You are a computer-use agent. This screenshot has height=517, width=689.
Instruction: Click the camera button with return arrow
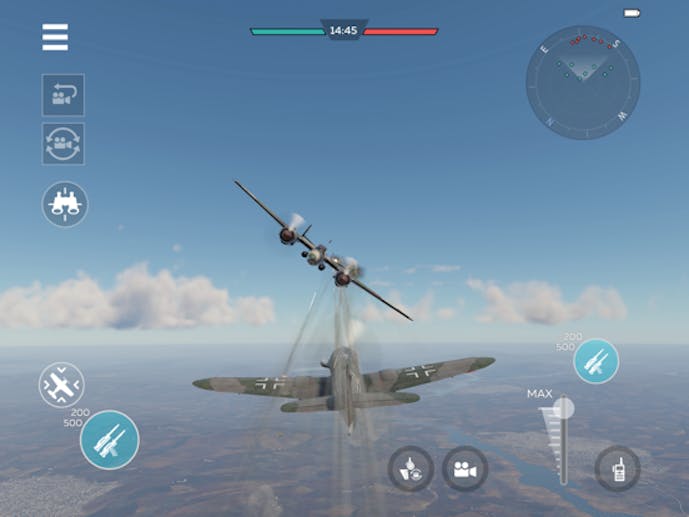click(63, 95)
